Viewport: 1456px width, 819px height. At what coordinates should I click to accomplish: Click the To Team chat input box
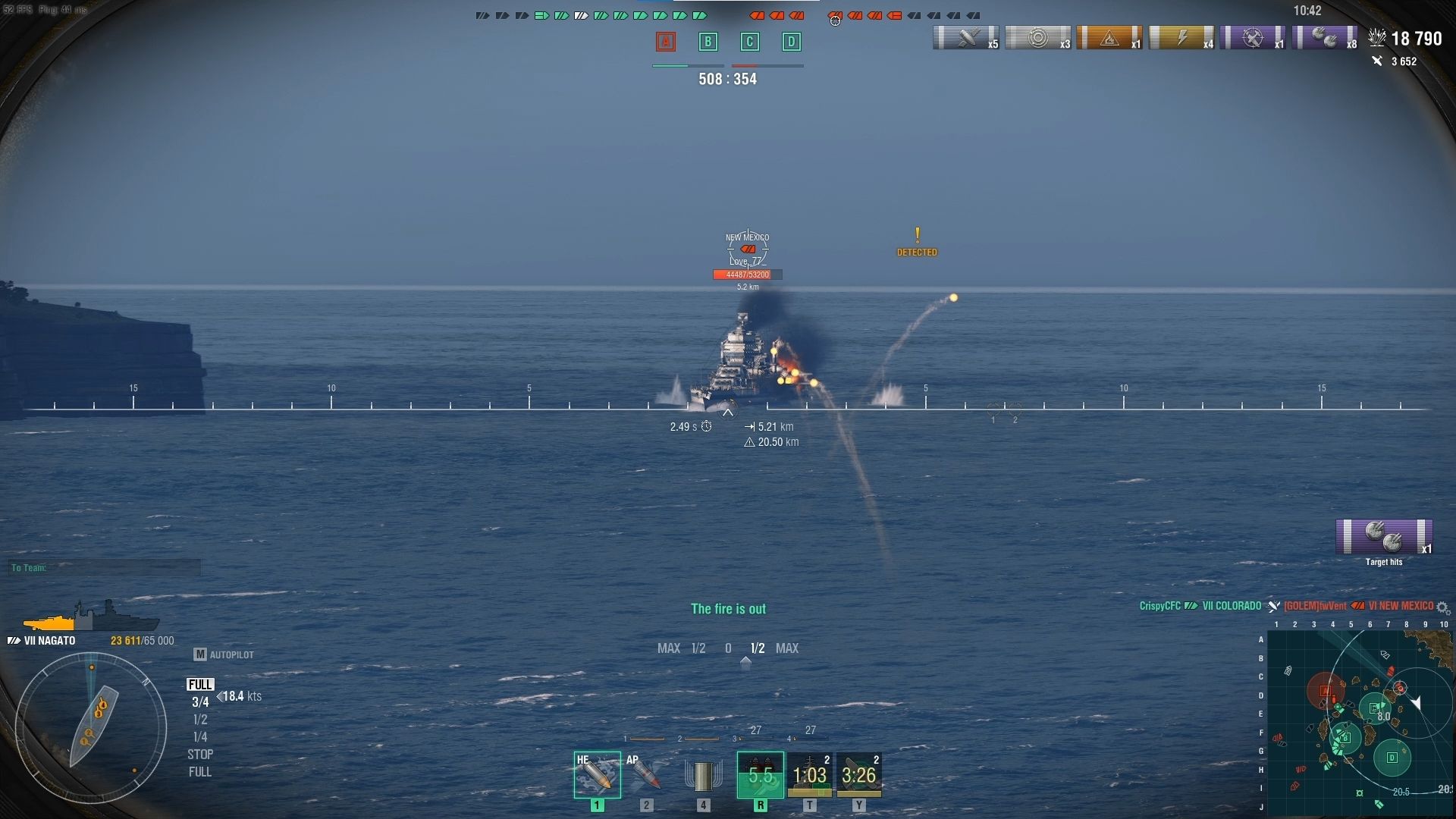click(105, 567)
